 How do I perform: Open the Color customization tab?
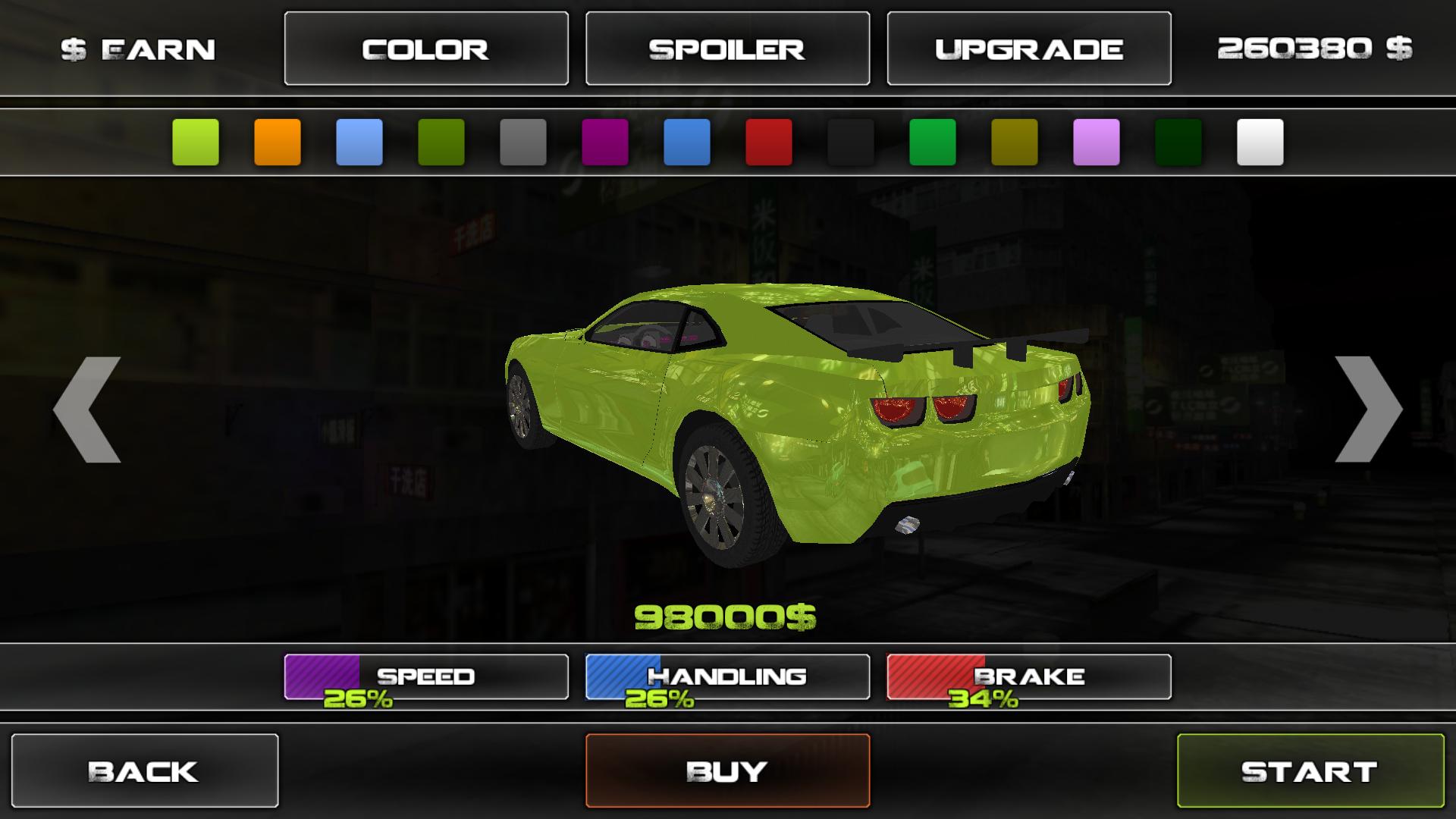(425, 49)
